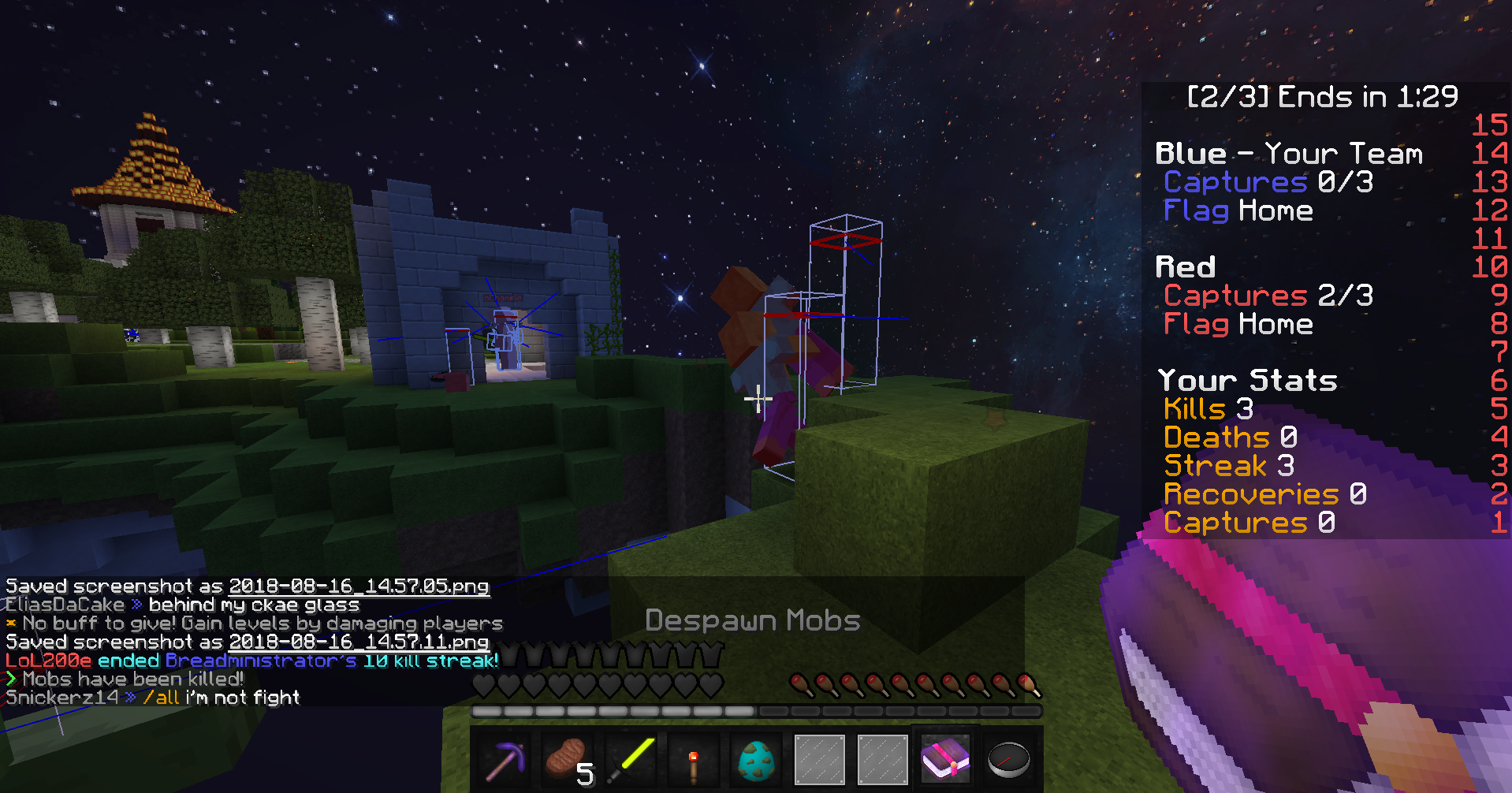Viewport: 1512px width, 793px height.
Task: Pick the teal spawn egg slot
Action: [757, 760]
